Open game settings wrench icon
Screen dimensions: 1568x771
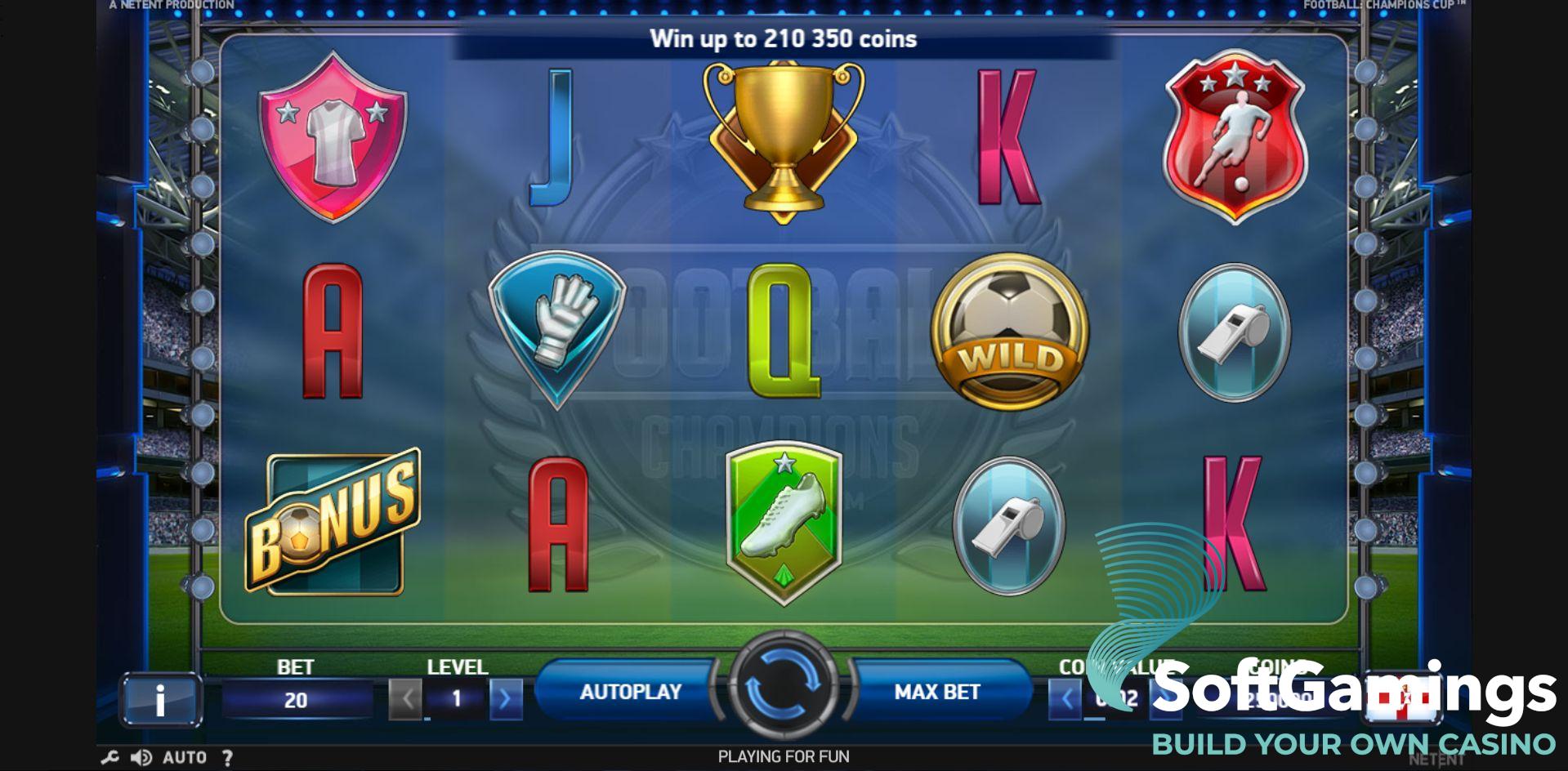click(x=109, y=758)
